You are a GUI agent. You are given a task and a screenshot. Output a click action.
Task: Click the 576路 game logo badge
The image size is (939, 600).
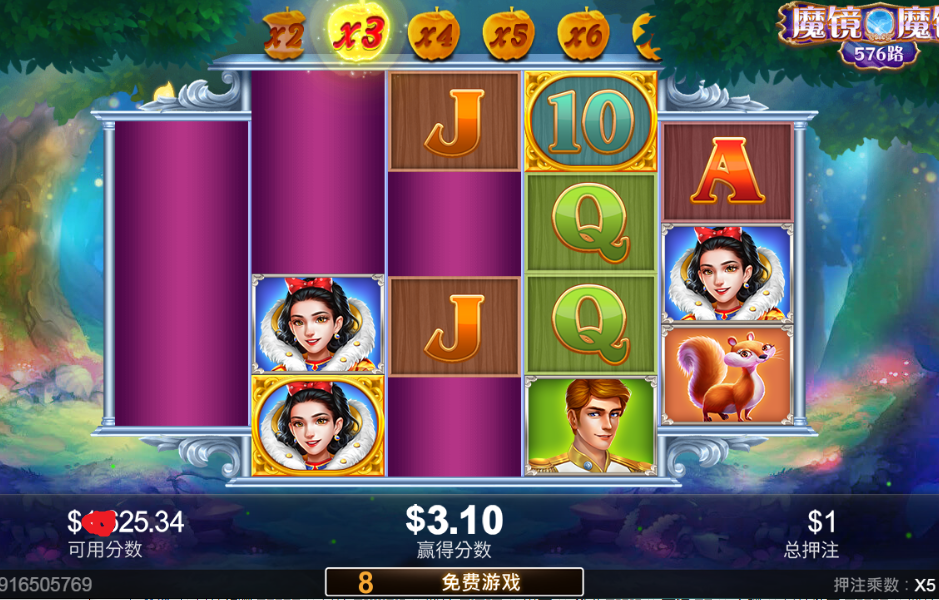(x=878, y=54)
